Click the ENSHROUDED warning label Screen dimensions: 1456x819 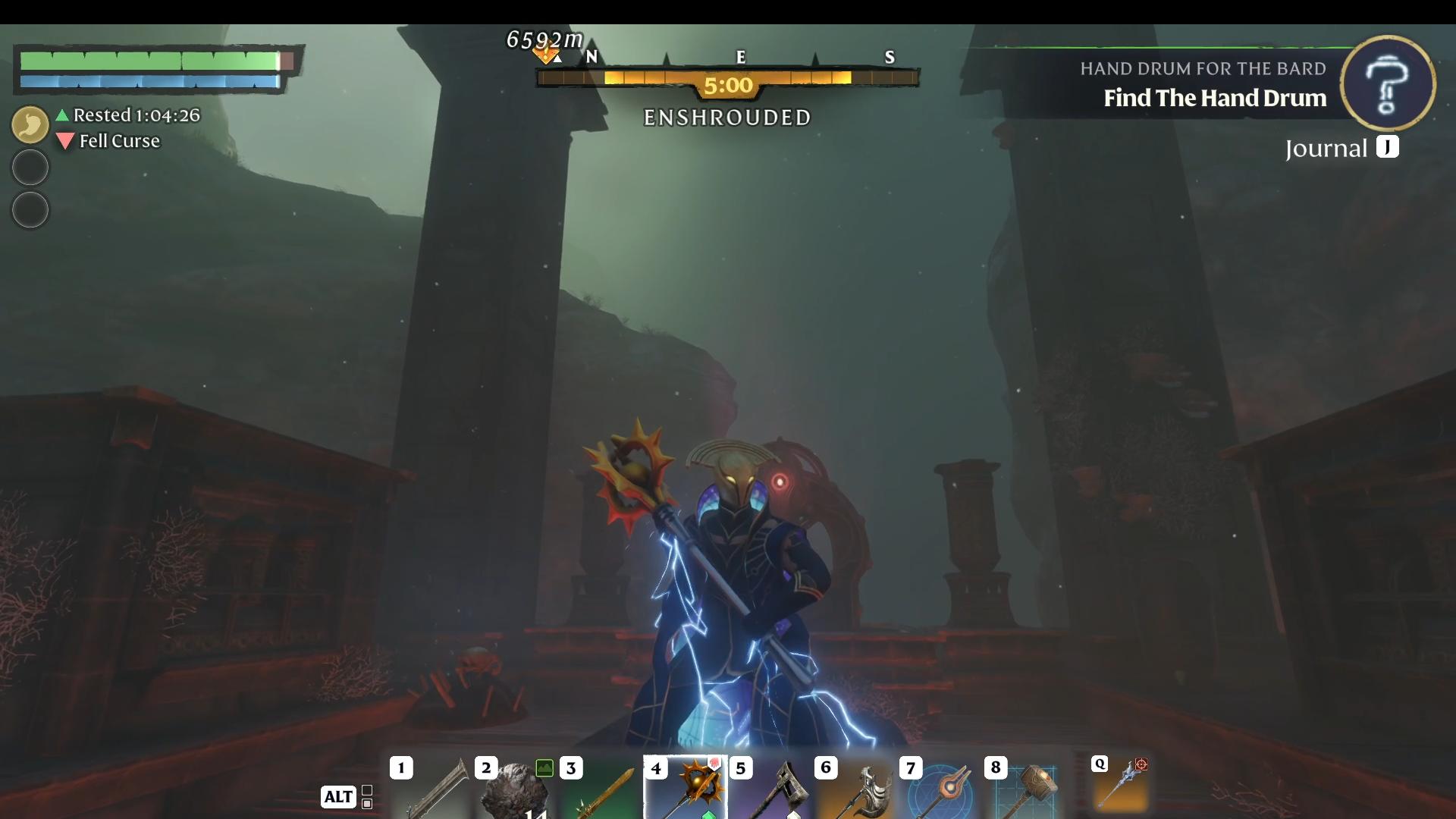727,118
